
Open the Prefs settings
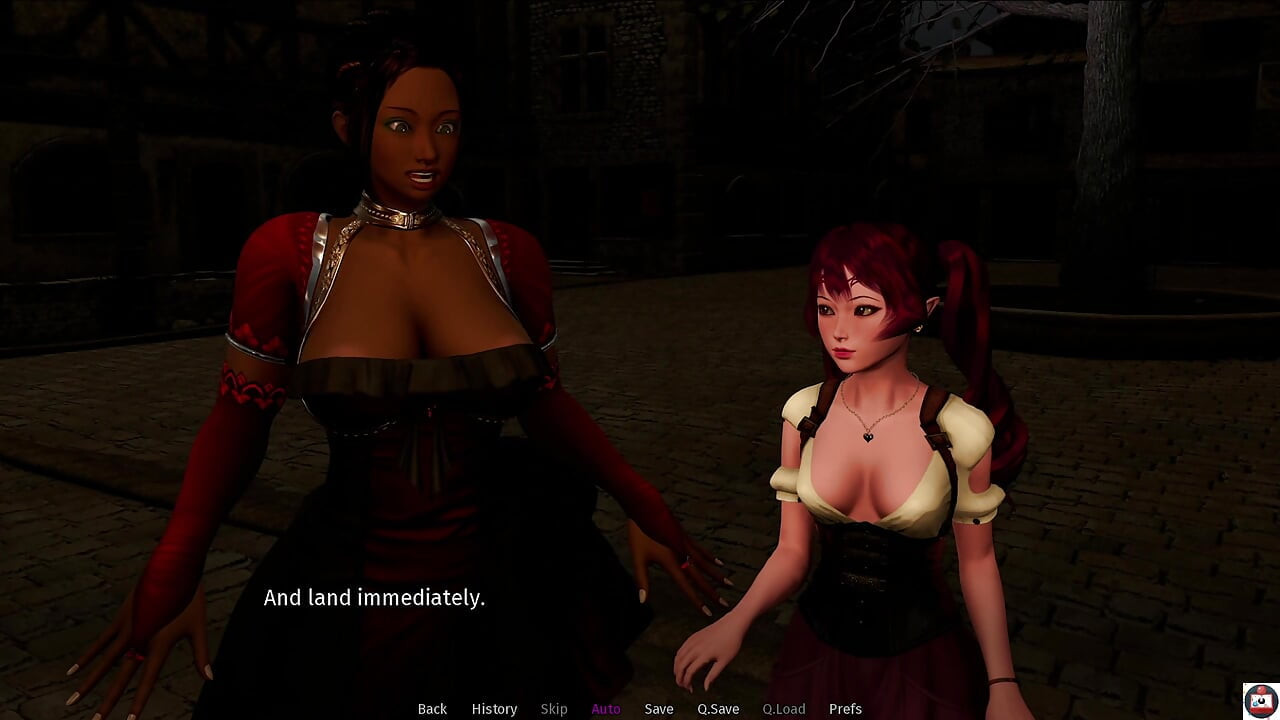[x=845, y=709]
